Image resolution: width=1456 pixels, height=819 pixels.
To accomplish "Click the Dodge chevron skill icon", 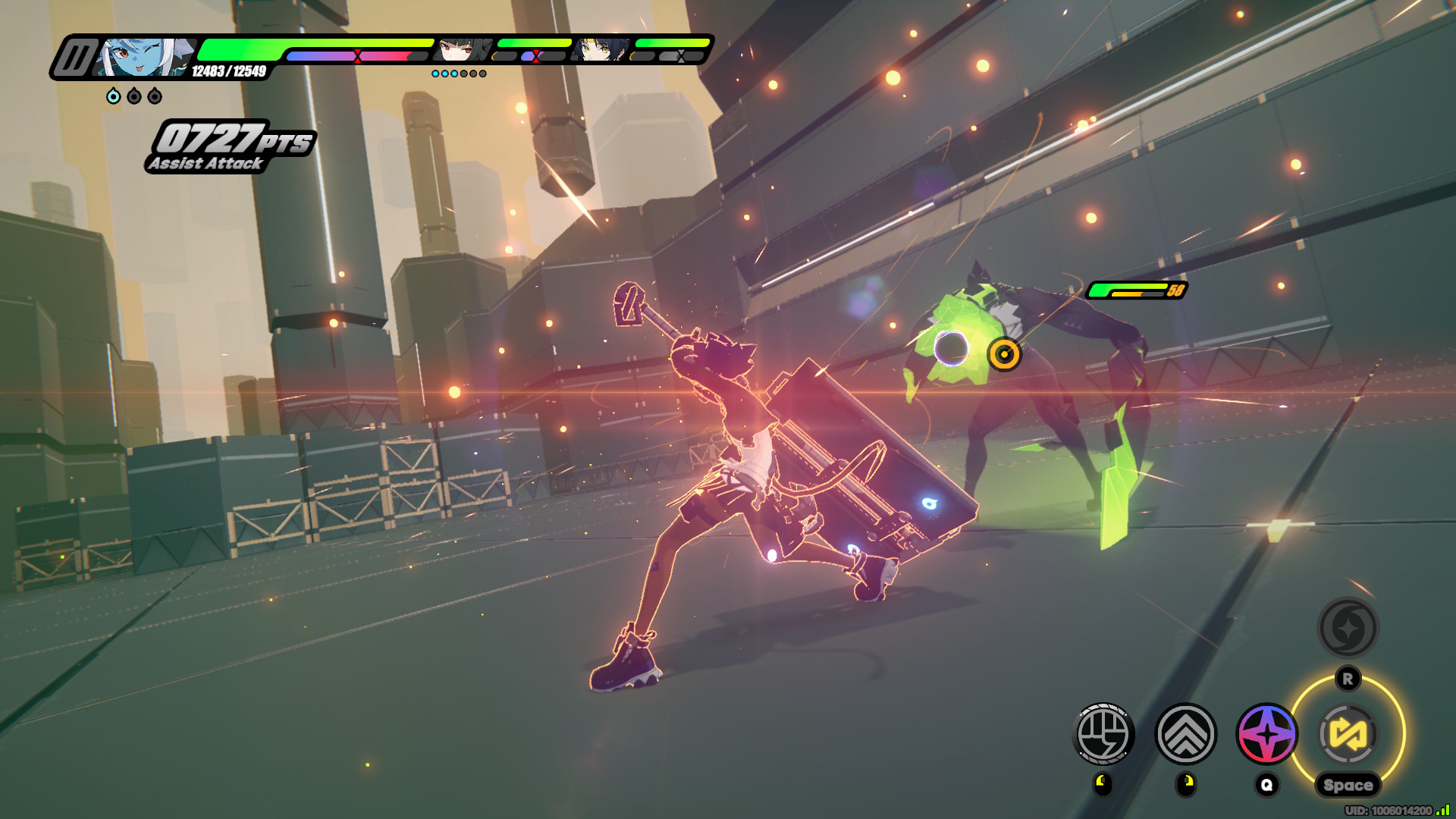I will coord(1185,734).
